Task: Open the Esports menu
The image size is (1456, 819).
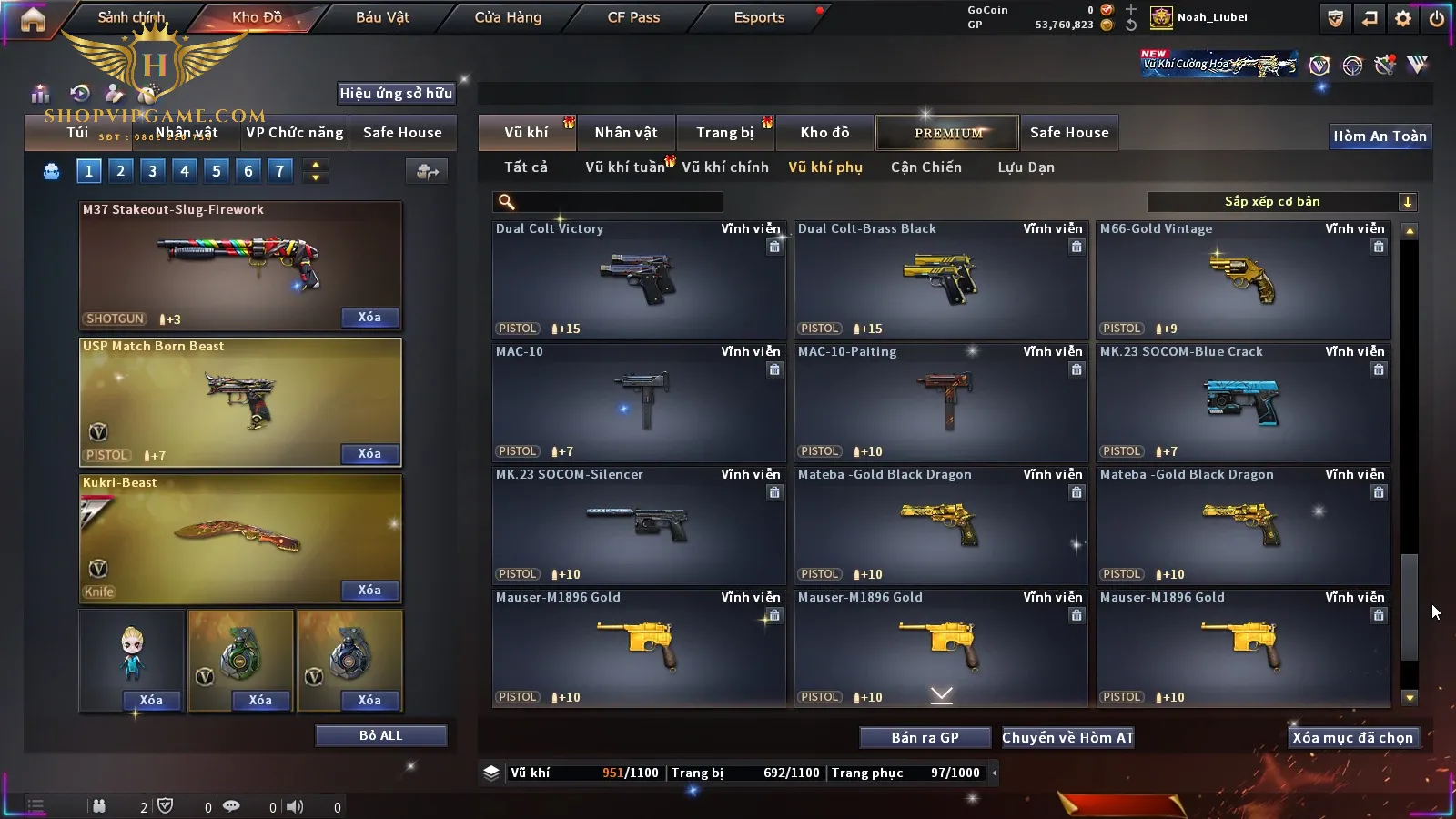Action: point(759,17)
